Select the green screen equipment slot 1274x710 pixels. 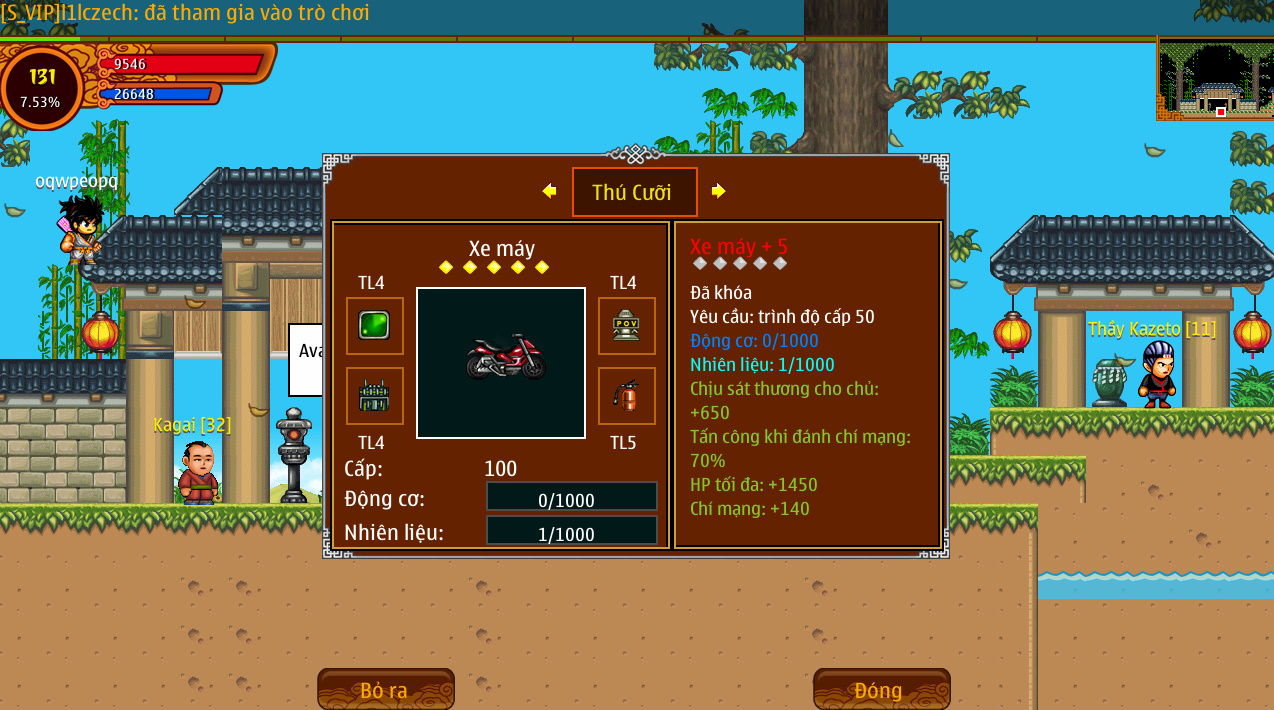[x=375, y=326]
